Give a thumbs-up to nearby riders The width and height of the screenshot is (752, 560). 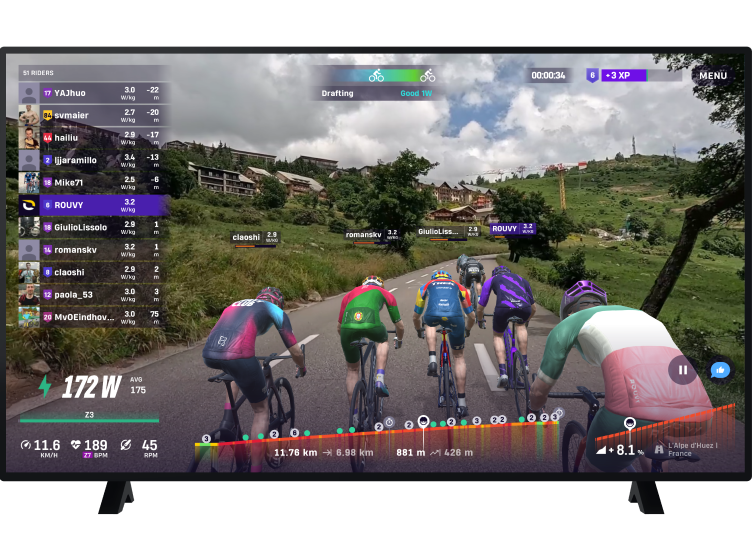(719, 370)
